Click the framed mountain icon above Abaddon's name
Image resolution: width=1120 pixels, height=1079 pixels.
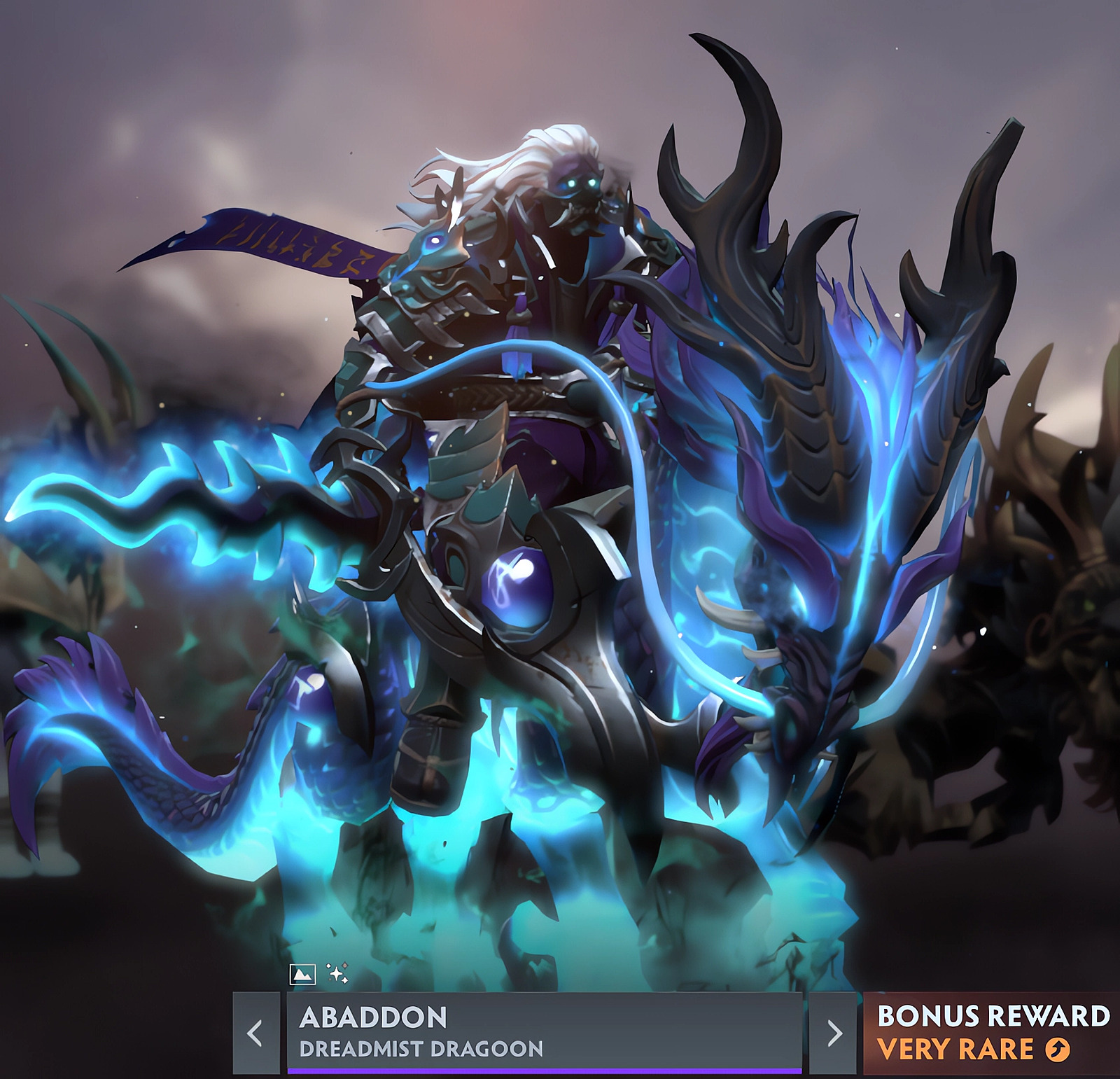(x=303, y=973)
